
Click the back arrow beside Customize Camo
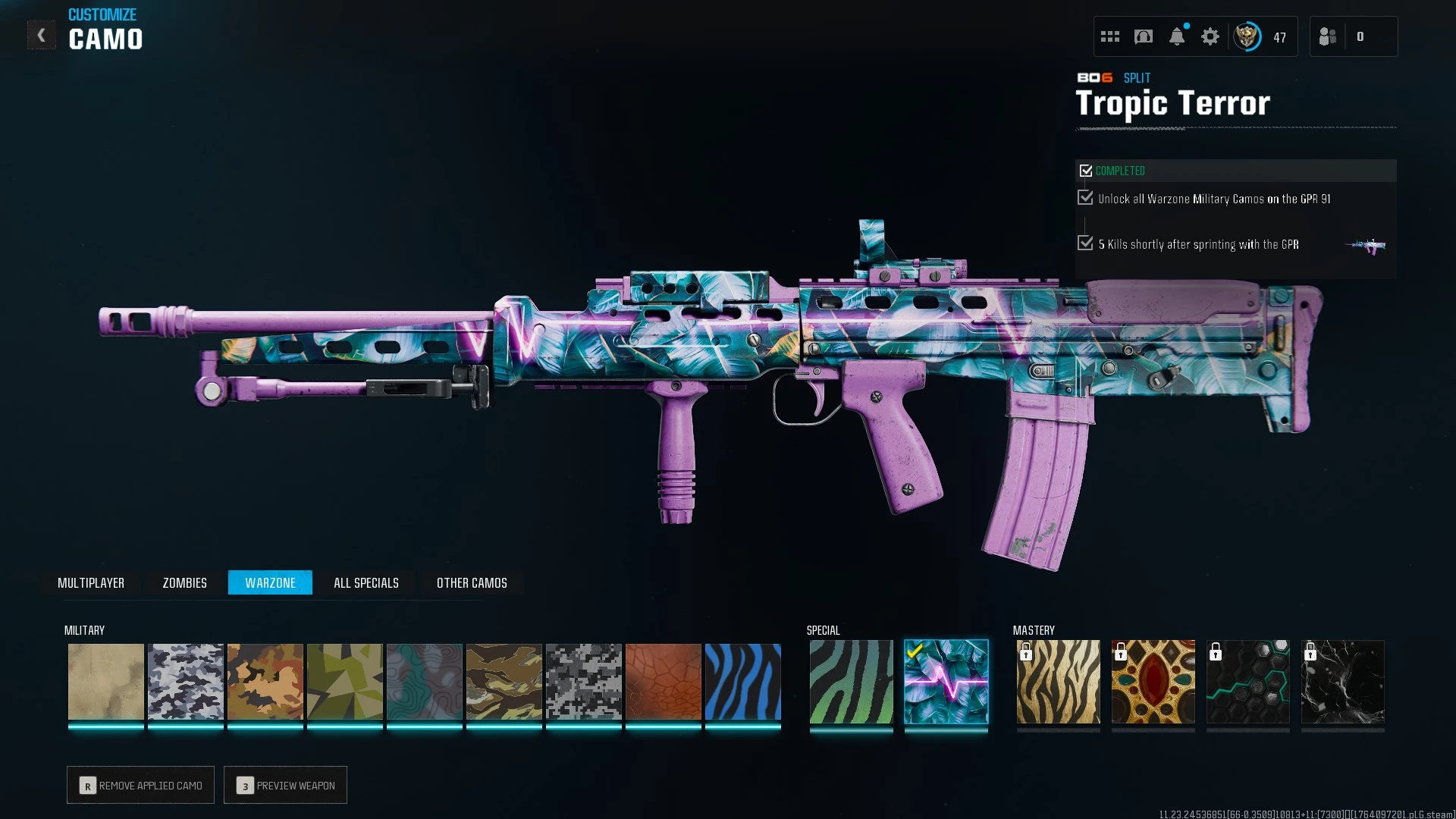point(42,34)
